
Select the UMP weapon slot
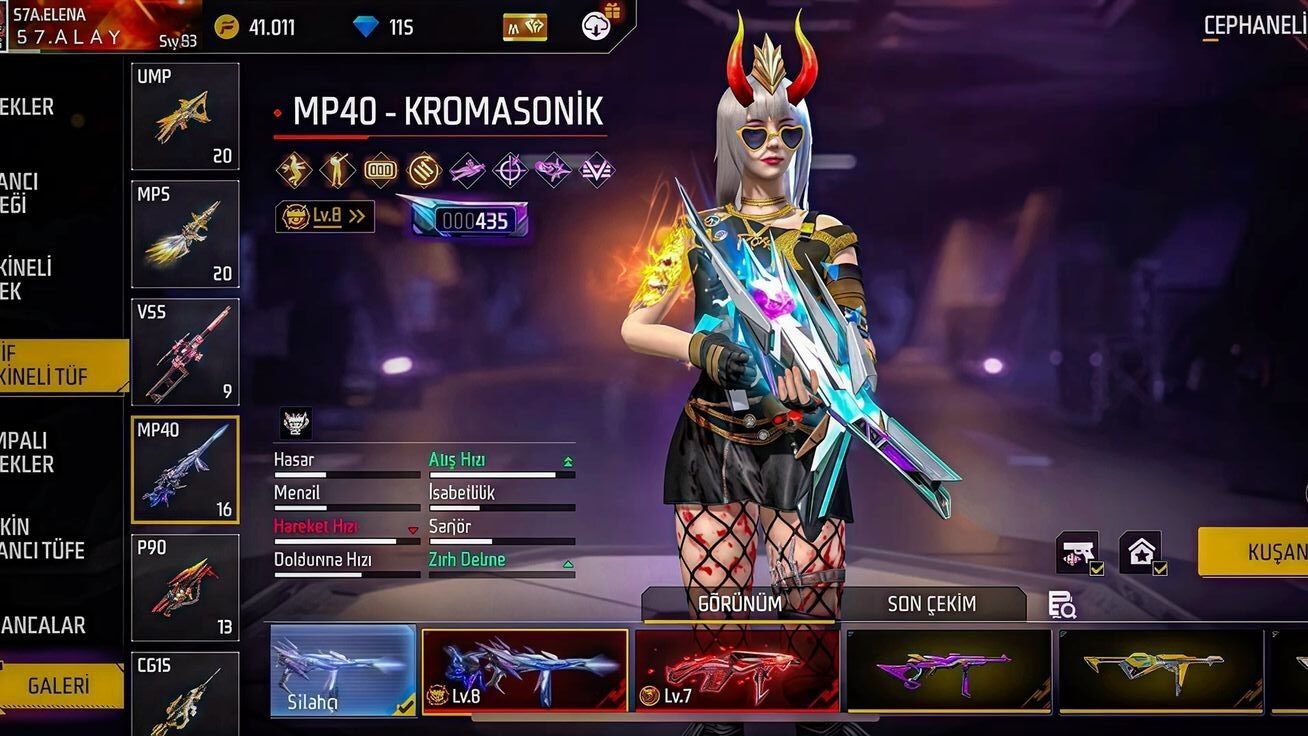click(x=185, y=116)
